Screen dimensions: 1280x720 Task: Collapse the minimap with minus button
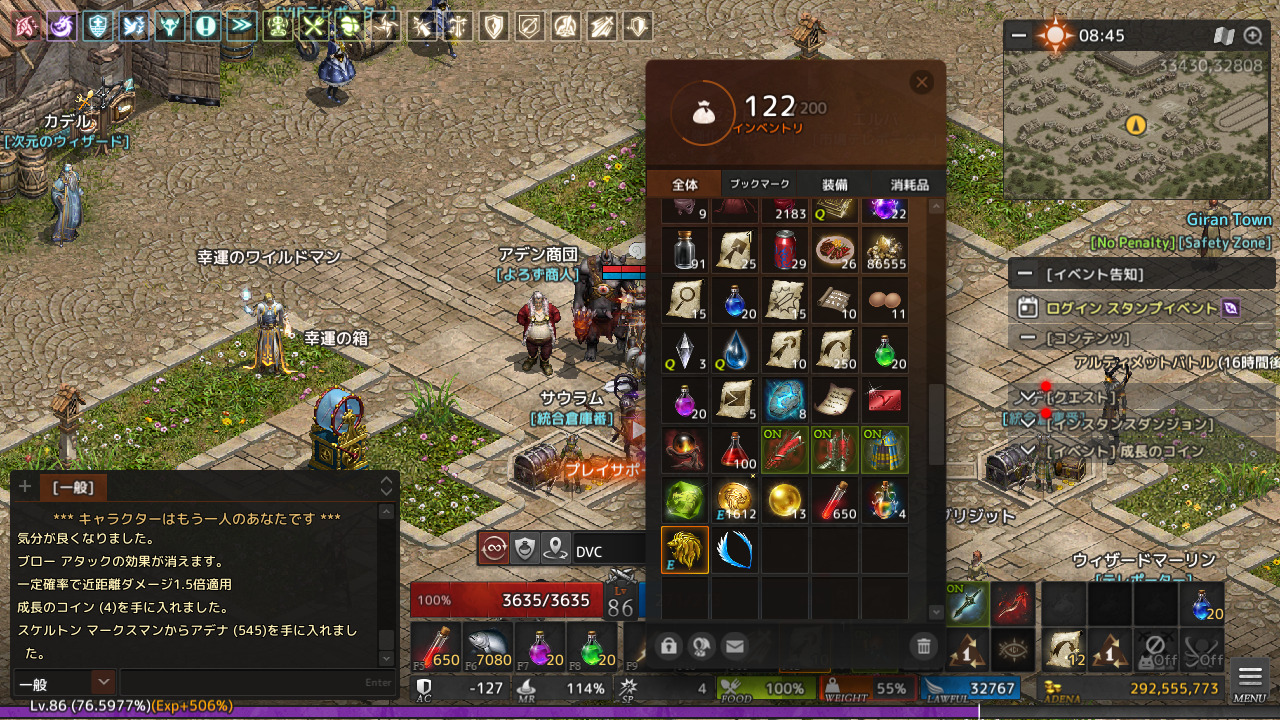[1019, 36]
